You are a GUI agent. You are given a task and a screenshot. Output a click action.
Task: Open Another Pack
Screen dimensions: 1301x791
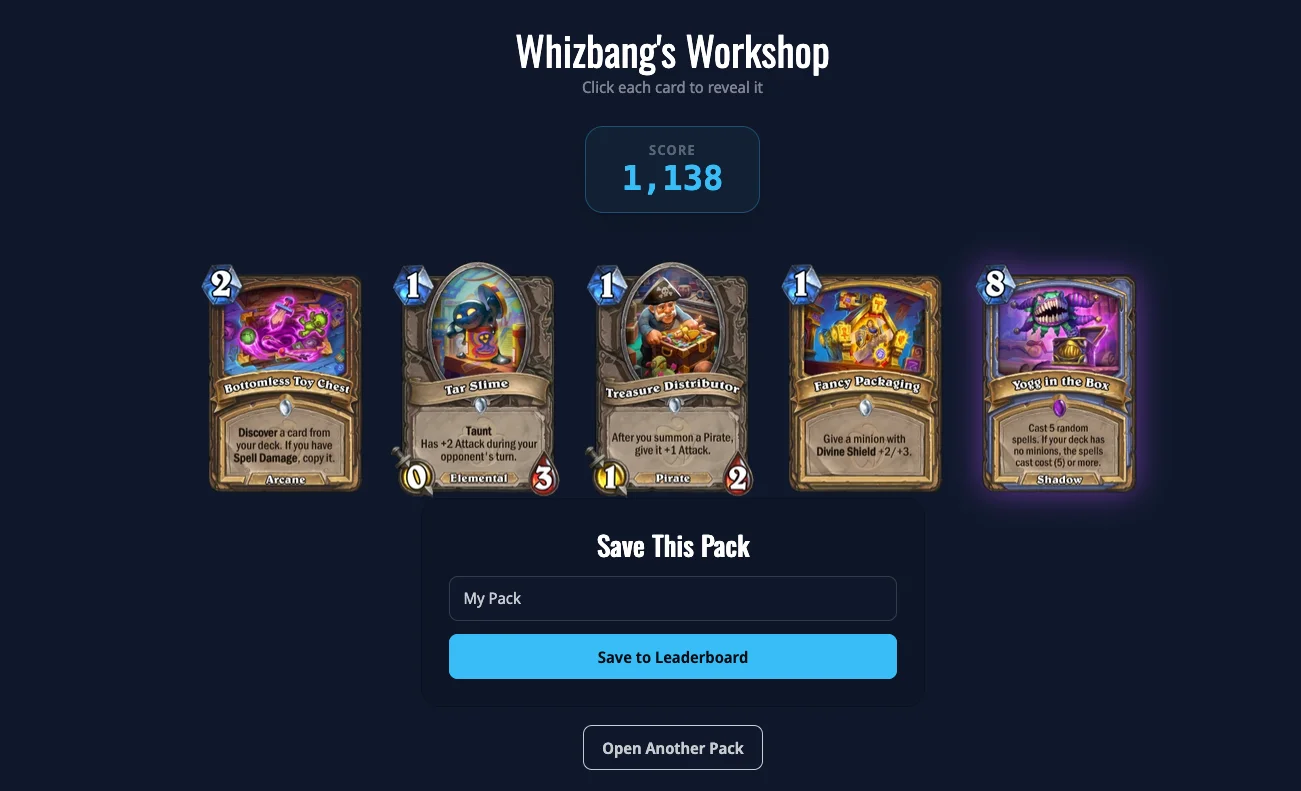[x=672, y=748]
